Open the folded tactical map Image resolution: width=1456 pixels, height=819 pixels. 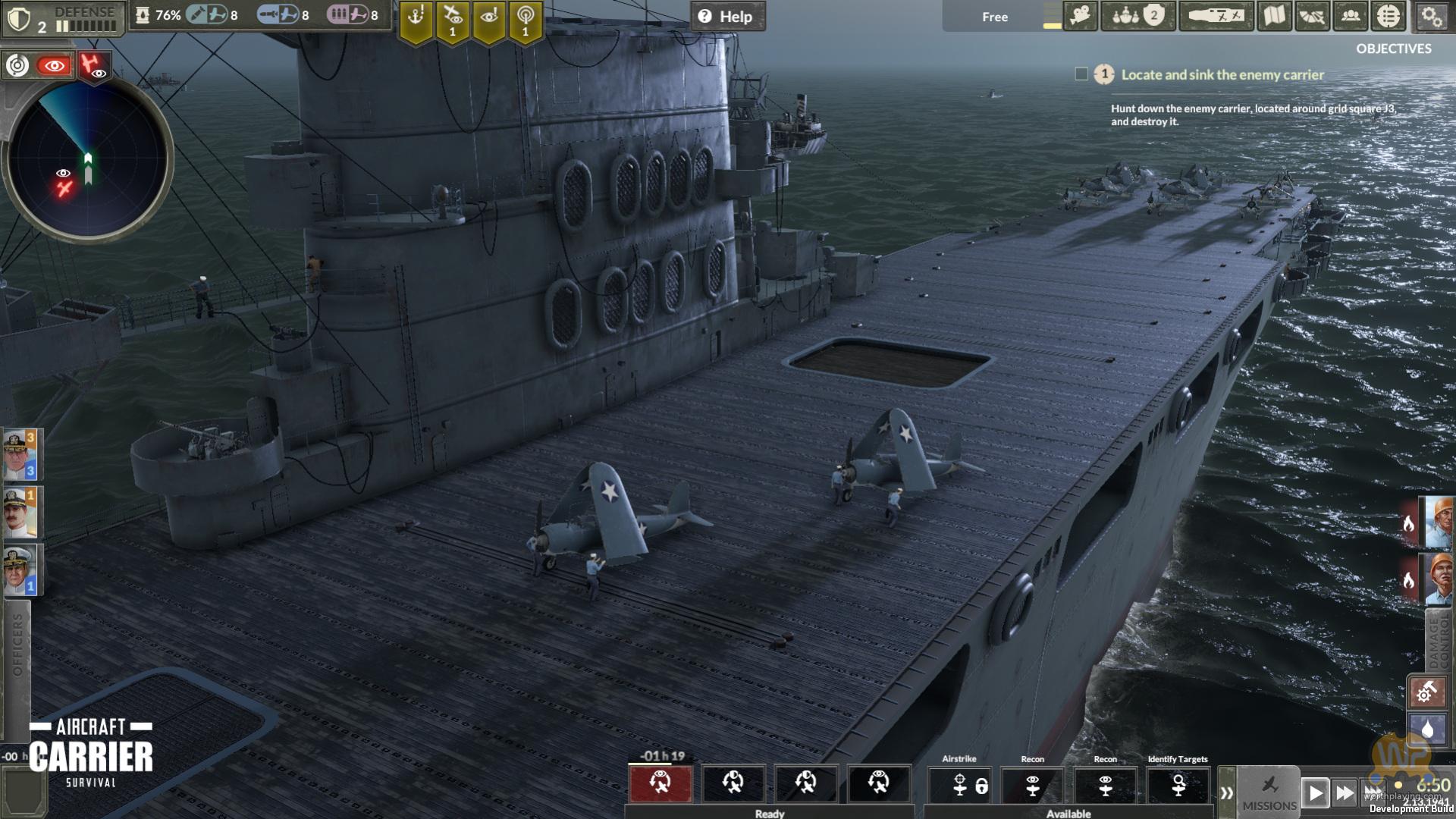tap(1275, 16)
